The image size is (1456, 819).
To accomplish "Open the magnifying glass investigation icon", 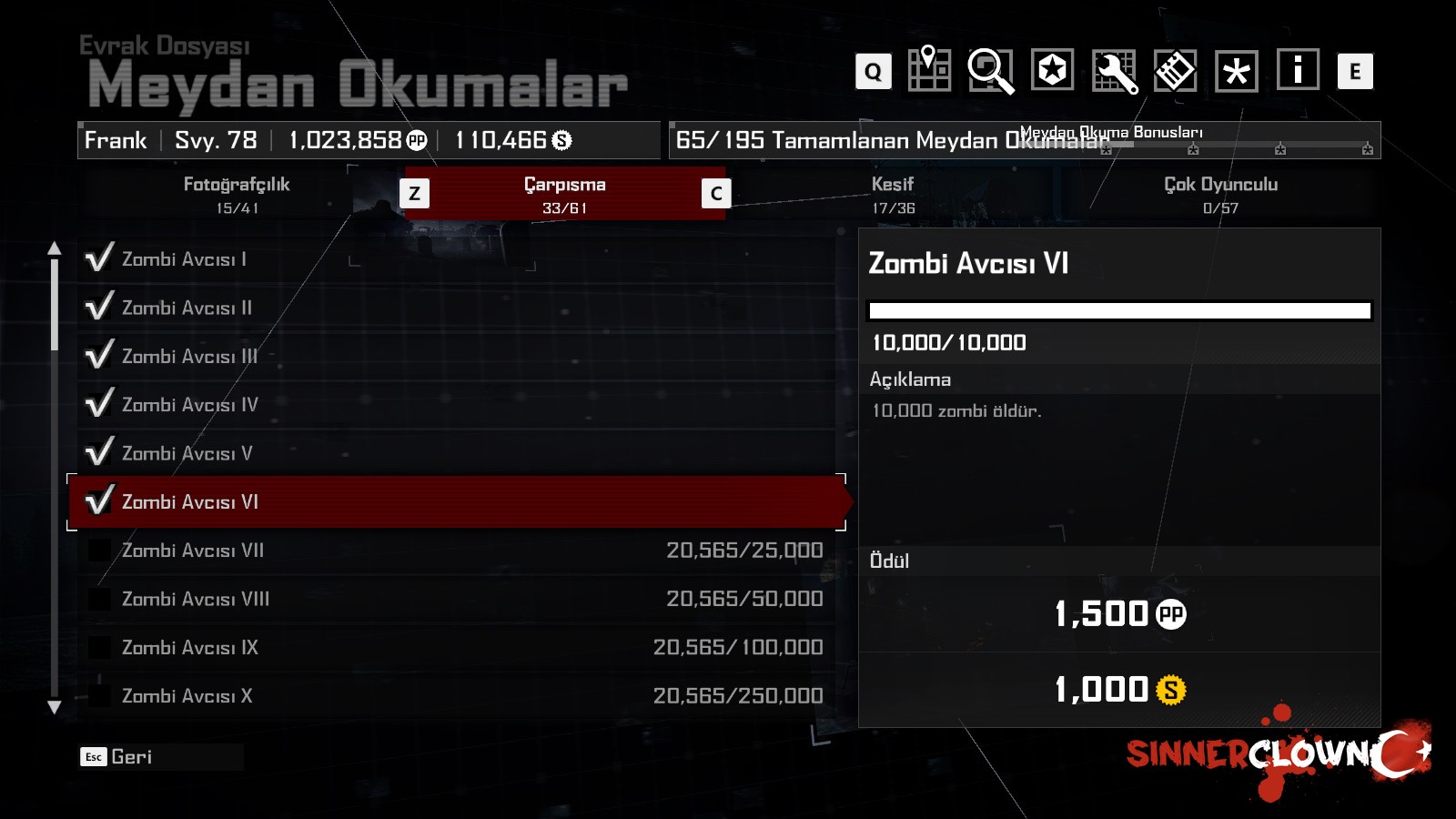I will coord(990,70).
